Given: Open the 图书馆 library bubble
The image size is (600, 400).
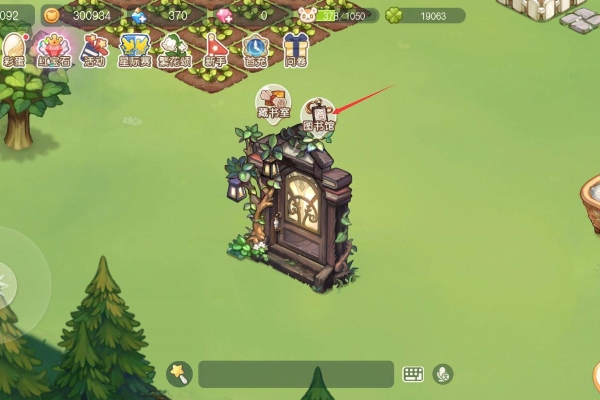Looking at the screenshot, I should 318,117.
